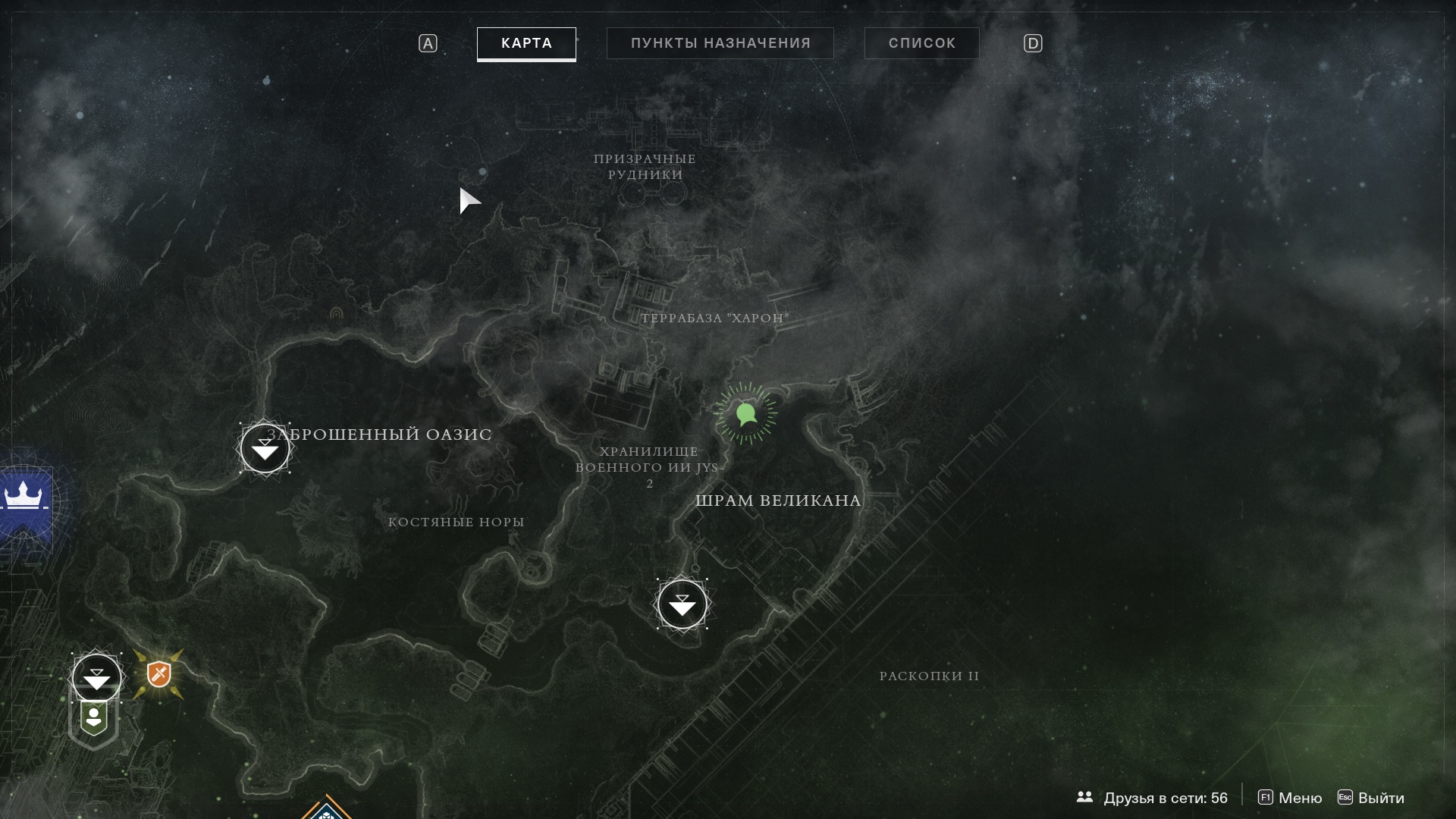Open the Пункты назначения tab
The height and width of the screenshot is (819, 1456).
click(x=720, y=43)
